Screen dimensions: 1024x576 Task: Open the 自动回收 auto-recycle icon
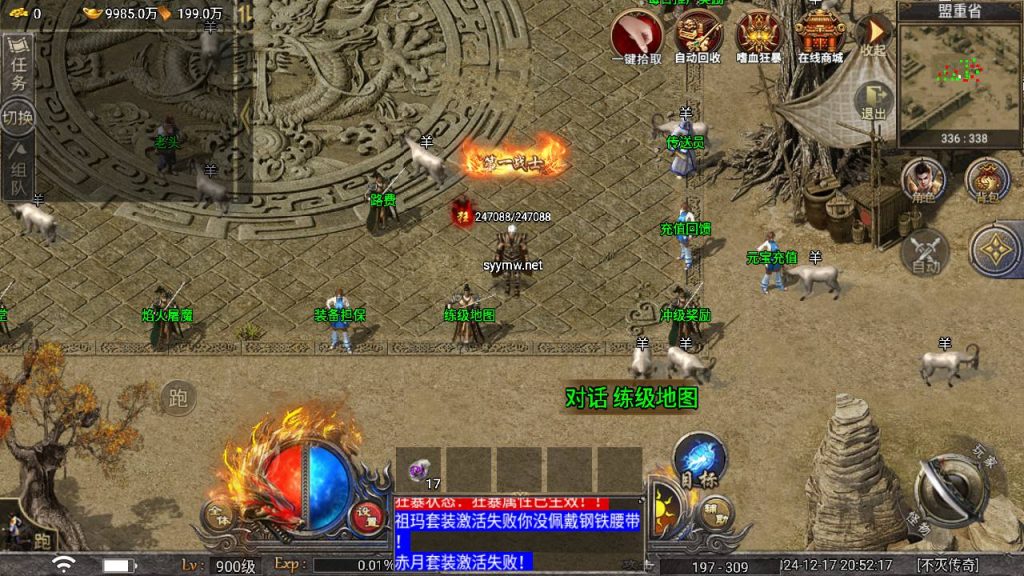coord(697,36)
